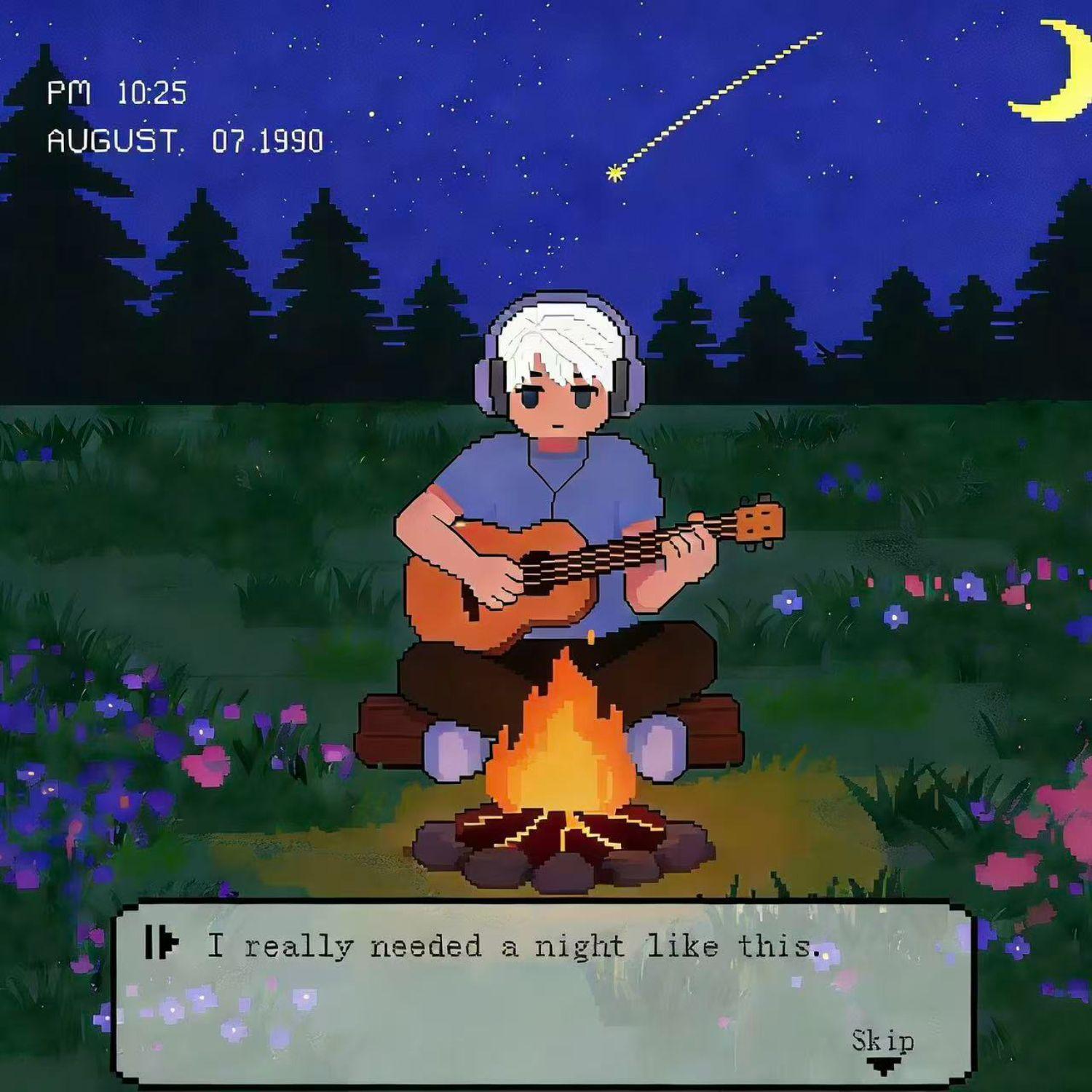This screenshot has height=1092, width=1092.
Task: Toggle the campfire flame on or off
Action: (x=561, y=728)
